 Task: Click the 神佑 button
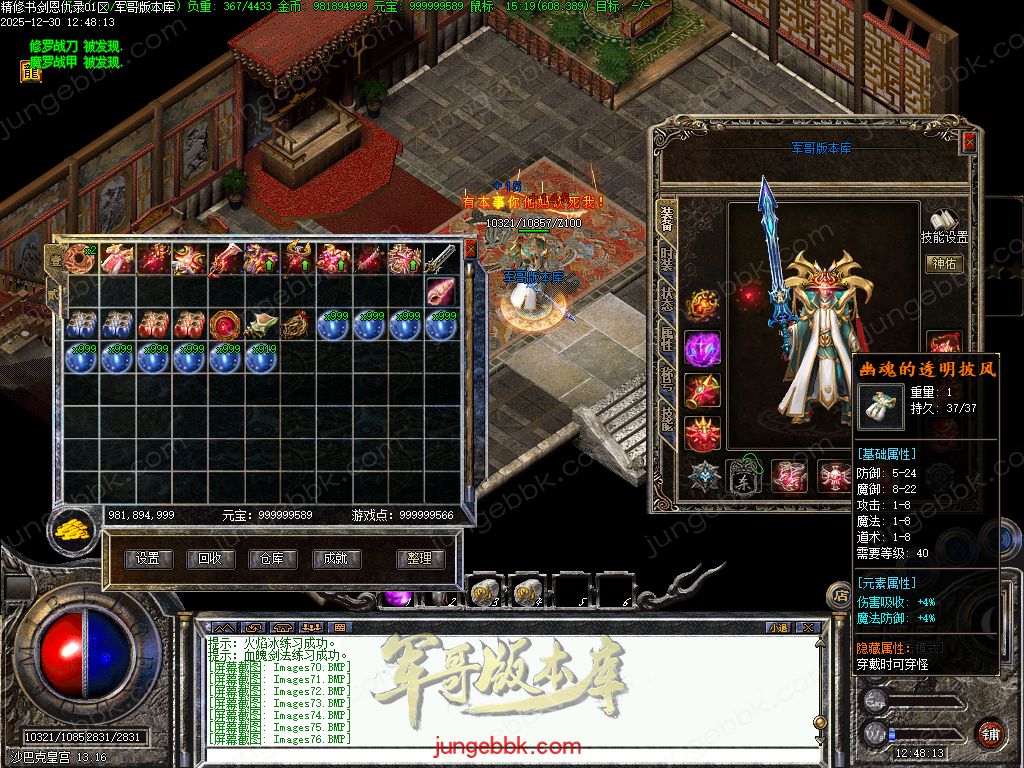(x=944, y=264)
